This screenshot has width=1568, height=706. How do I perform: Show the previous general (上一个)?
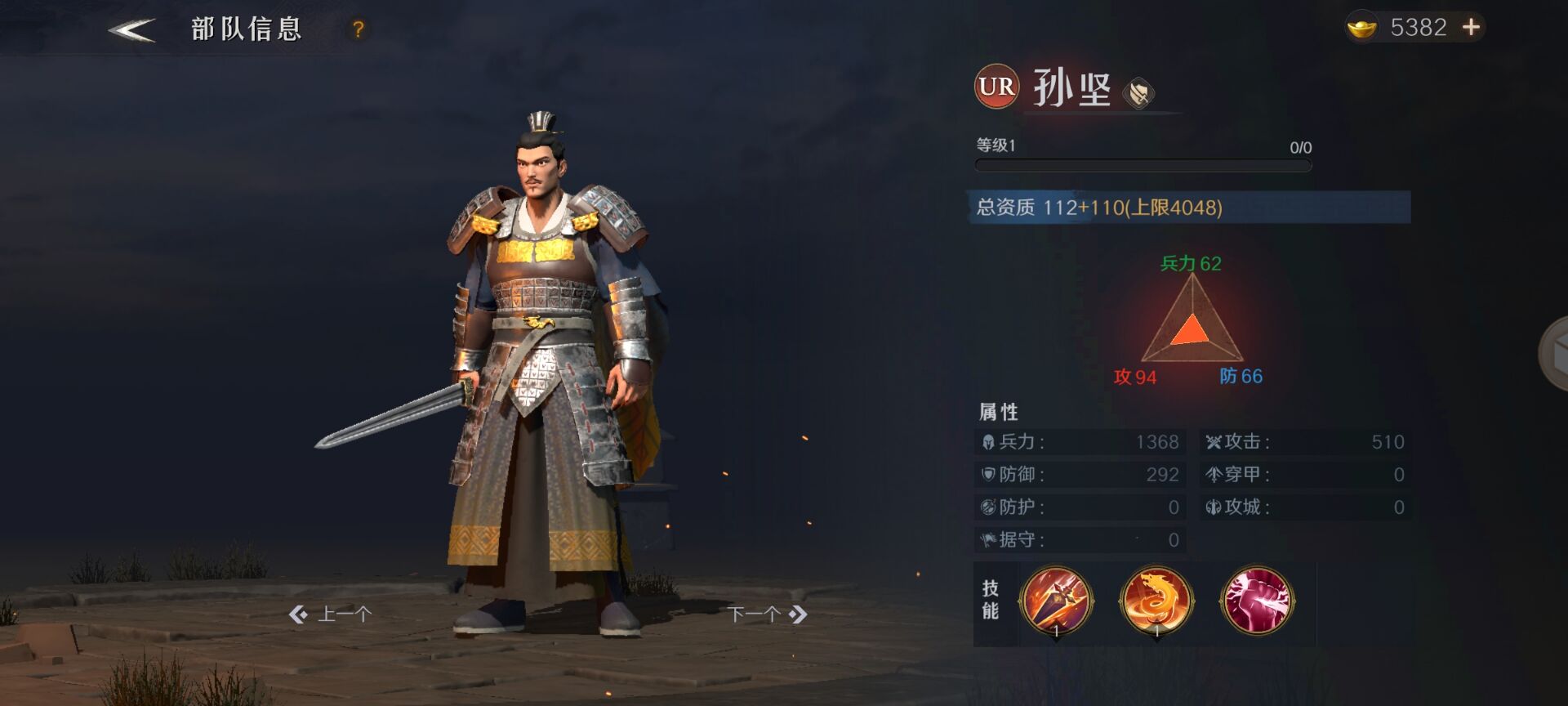click(331, 614)
